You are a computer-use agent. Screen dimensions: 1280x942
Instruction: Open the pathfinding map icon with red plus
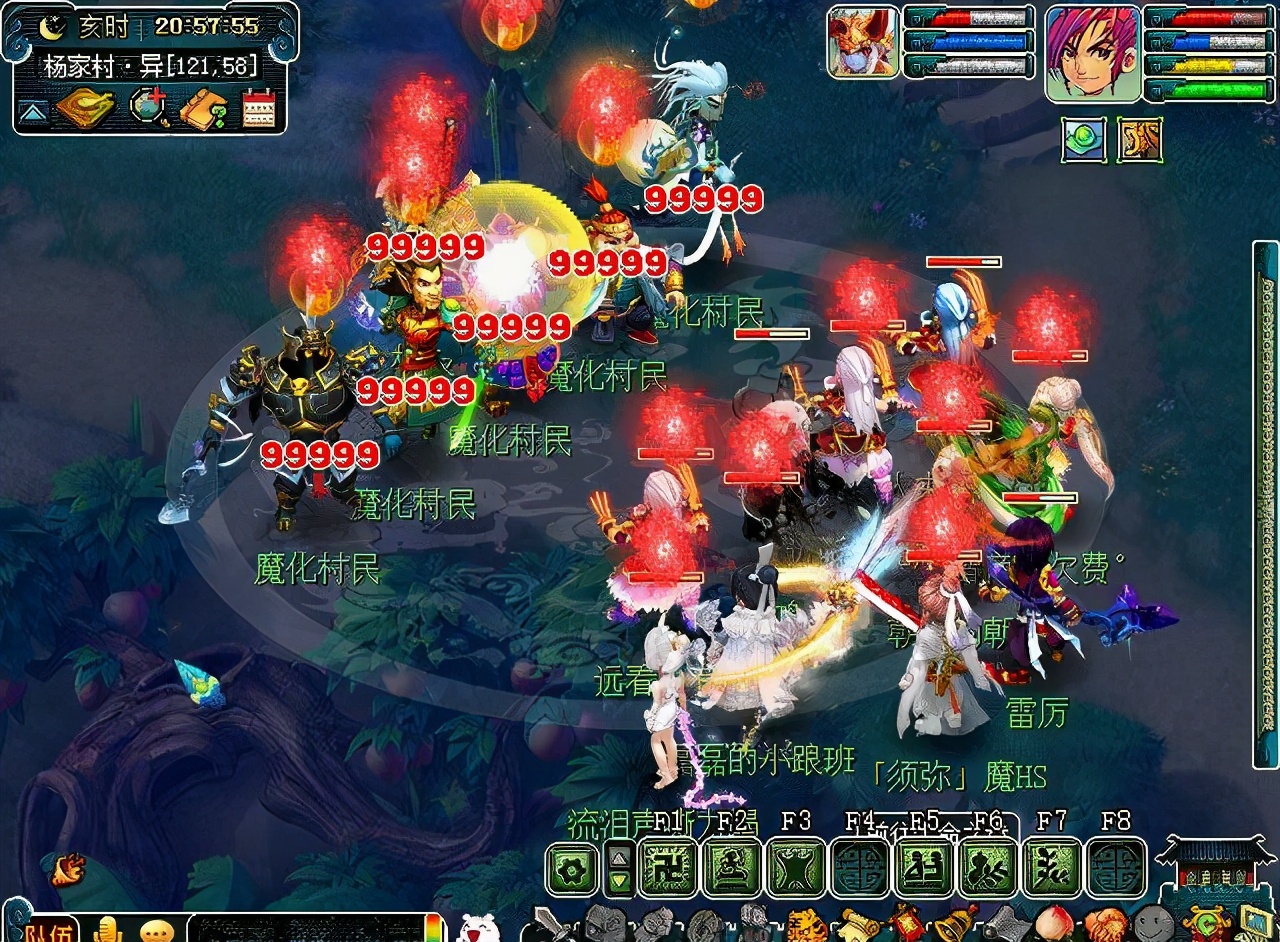(148, 108)
